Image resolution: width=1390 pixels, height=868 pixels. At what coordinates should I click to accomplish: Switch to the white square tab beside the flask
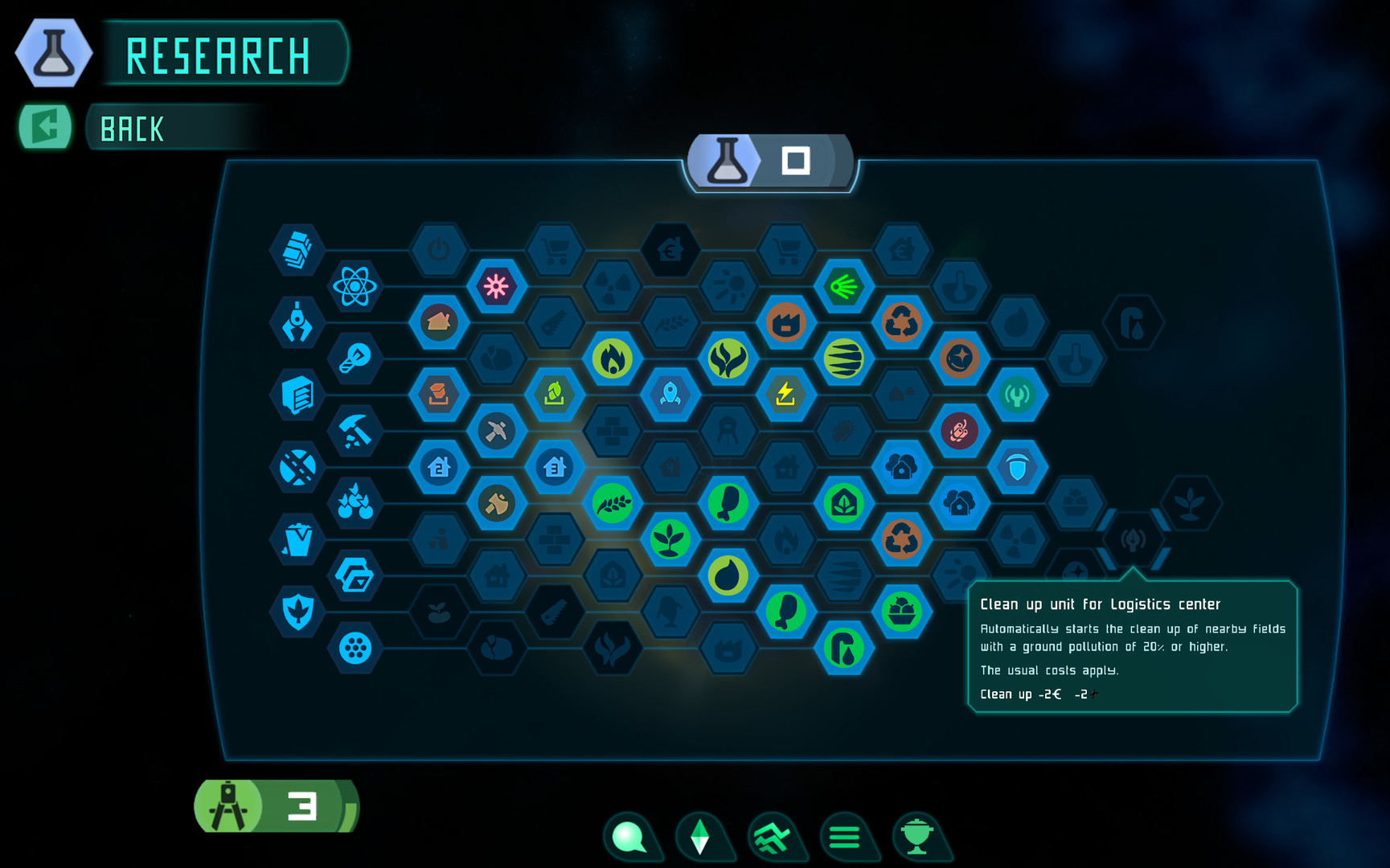797,161
